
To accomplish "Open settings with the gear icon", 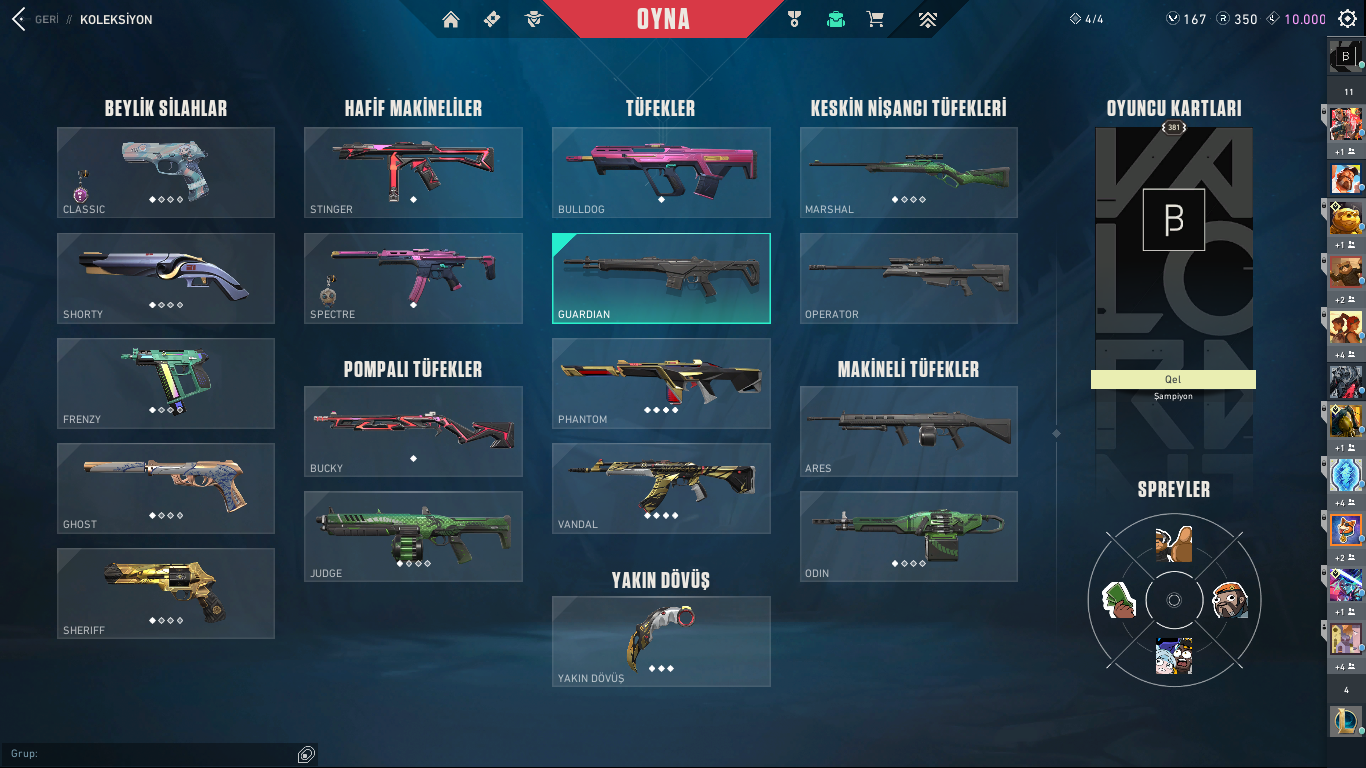I will [1347, 18].
